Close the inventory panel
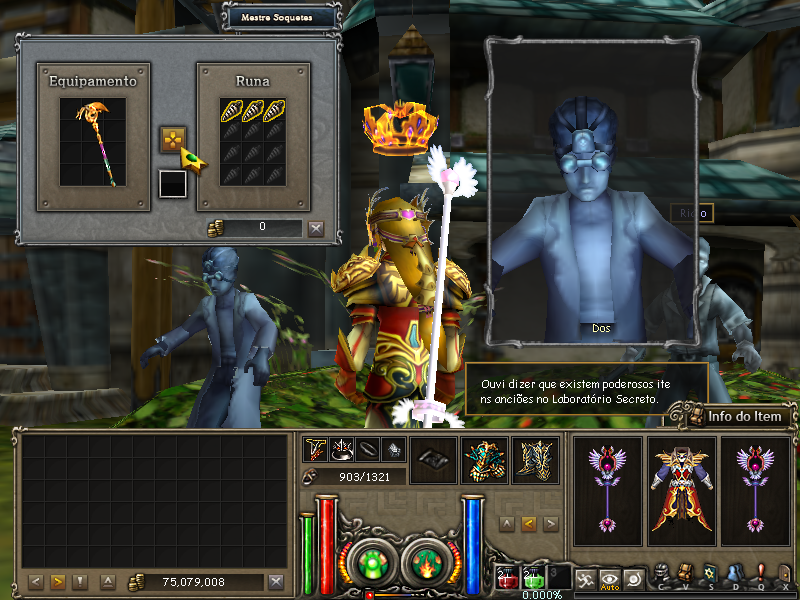800x600 pixels. click(277, 582)
